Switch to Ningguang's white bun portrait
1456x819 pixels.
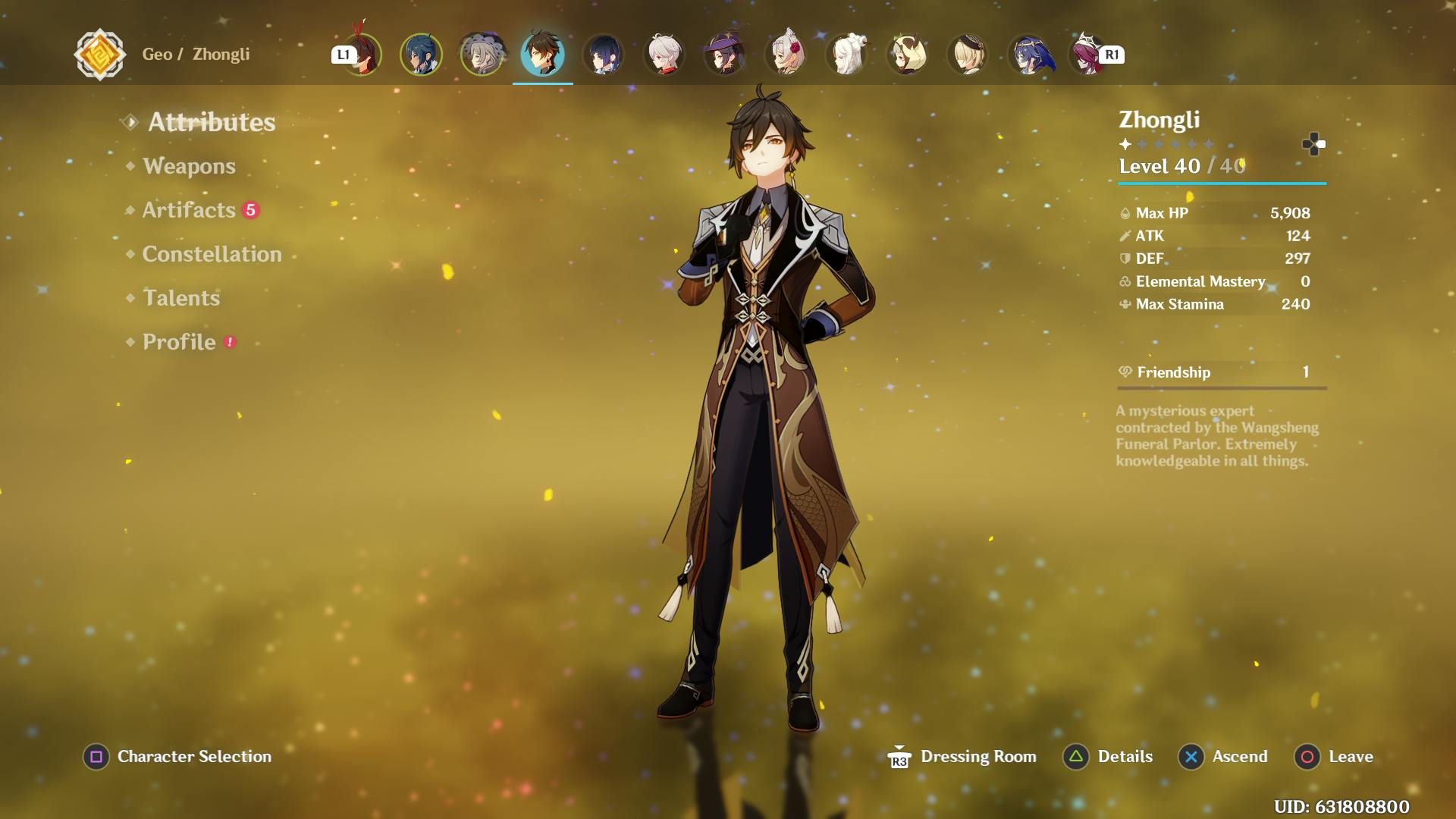pyautogui.click(x=846, y=55)
